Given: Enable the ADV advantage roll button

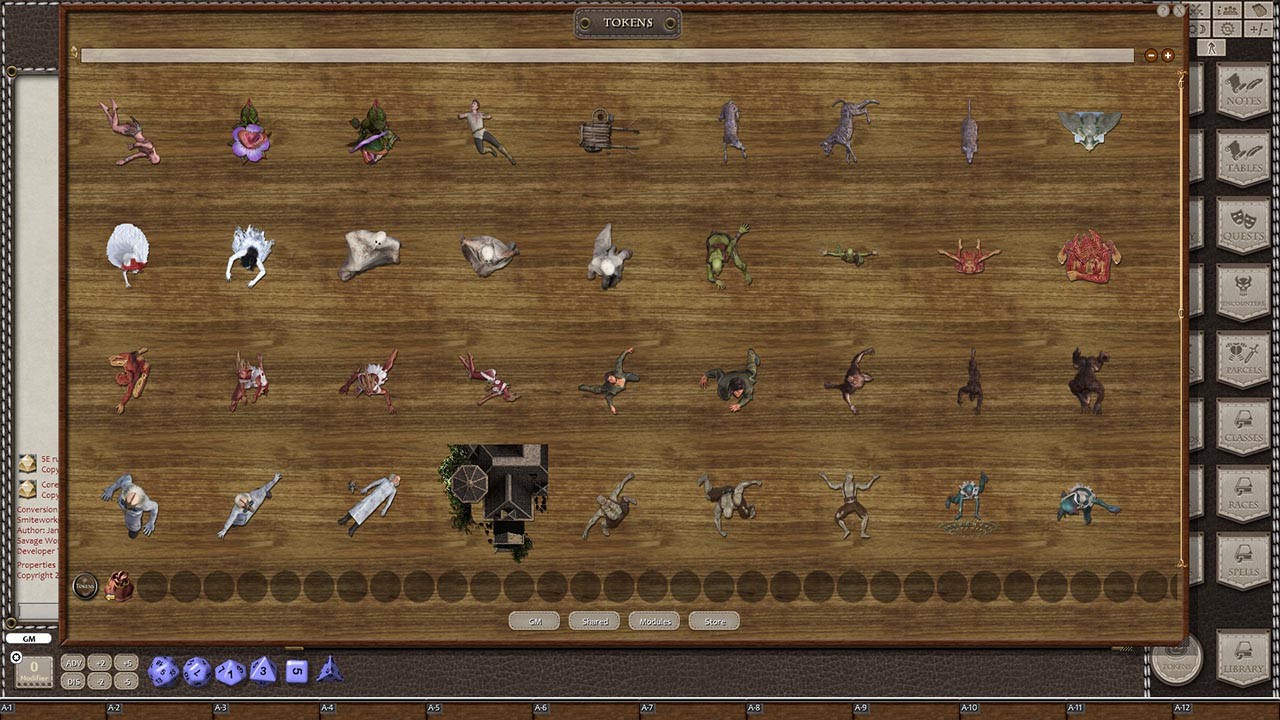Looking at the screenshot, I should click(73, 663).
